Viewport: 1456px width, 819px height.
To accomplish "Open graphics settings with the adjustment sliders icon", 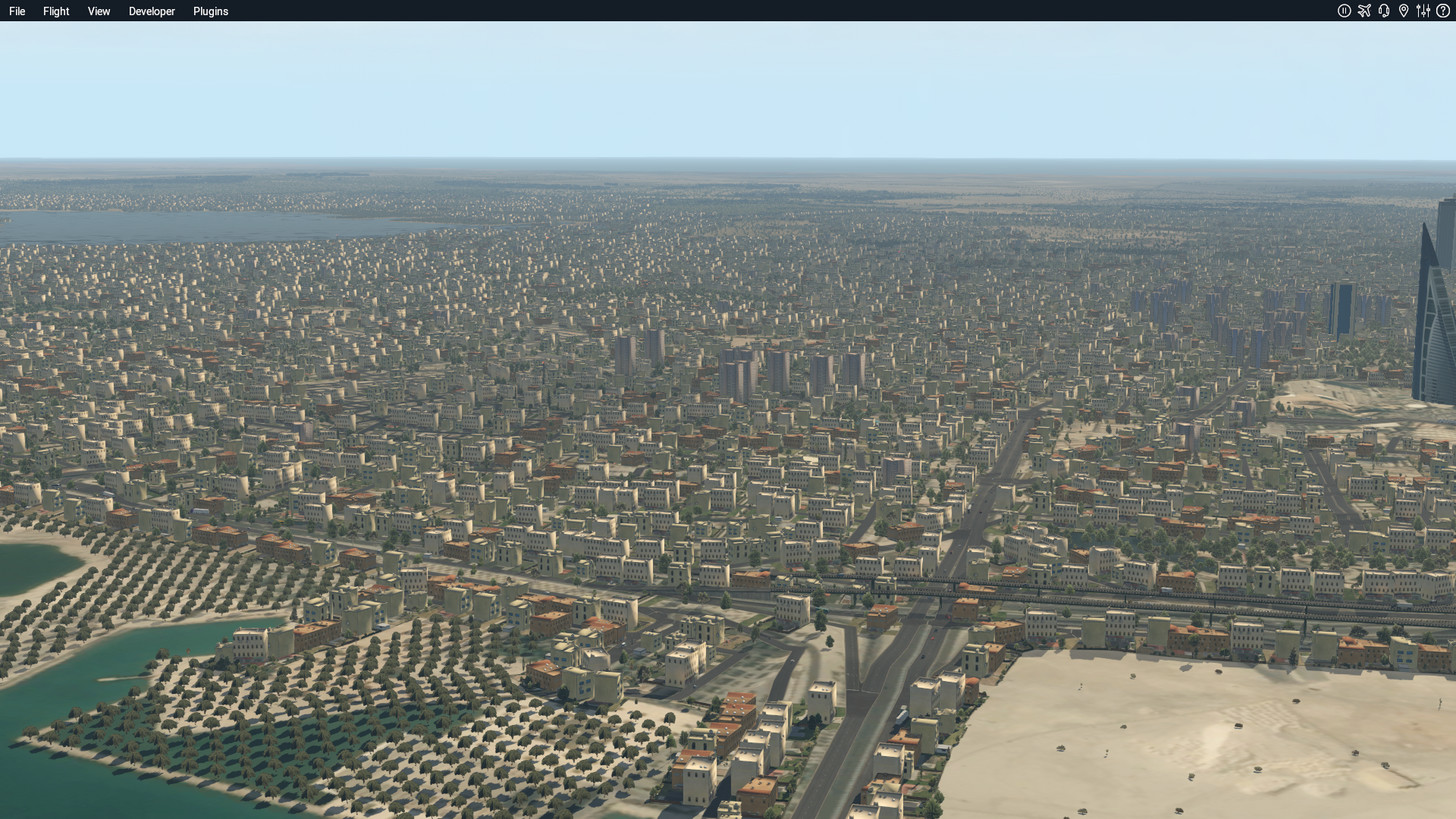I will coord(1423,11).
